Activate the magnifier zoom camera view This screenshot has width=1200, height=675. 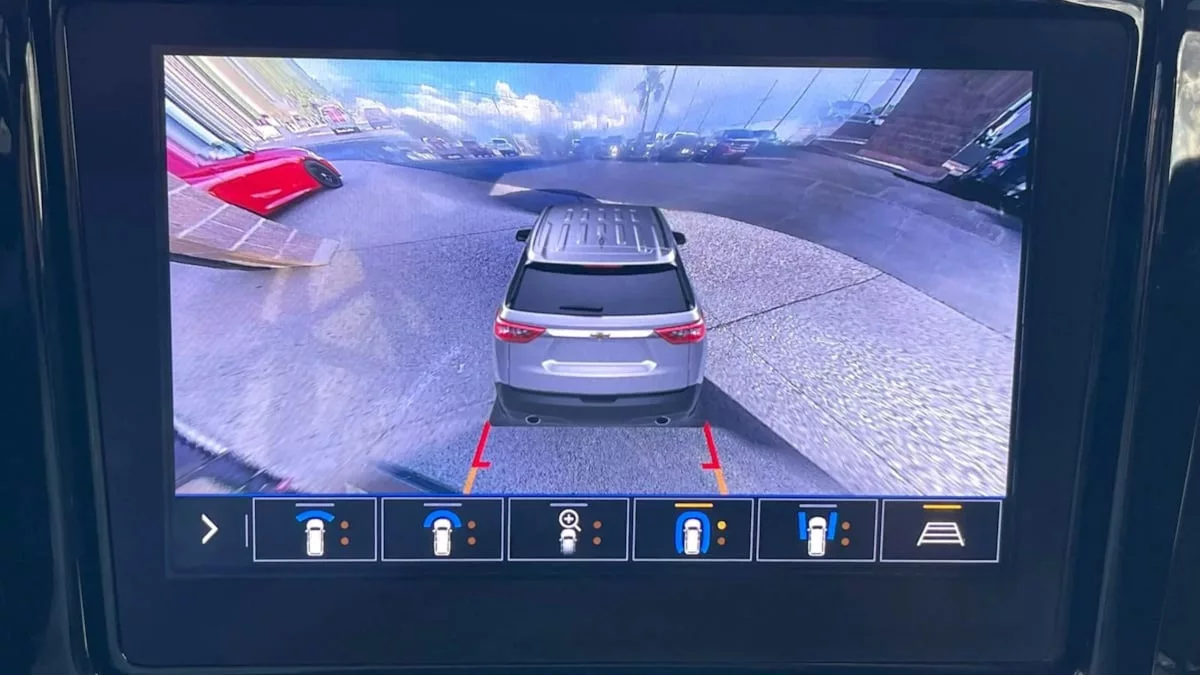click(568, 530)
